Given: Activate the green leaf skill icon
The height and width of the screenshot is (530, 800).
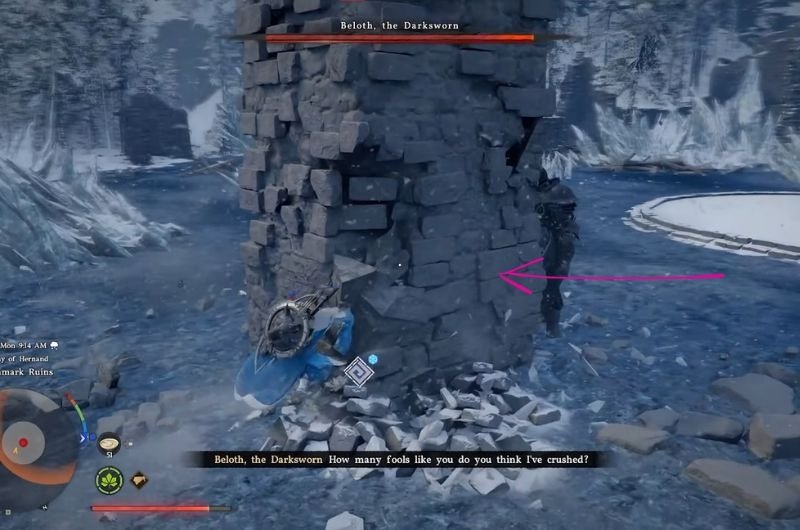Looking at the screenshot, I should 108,480.
